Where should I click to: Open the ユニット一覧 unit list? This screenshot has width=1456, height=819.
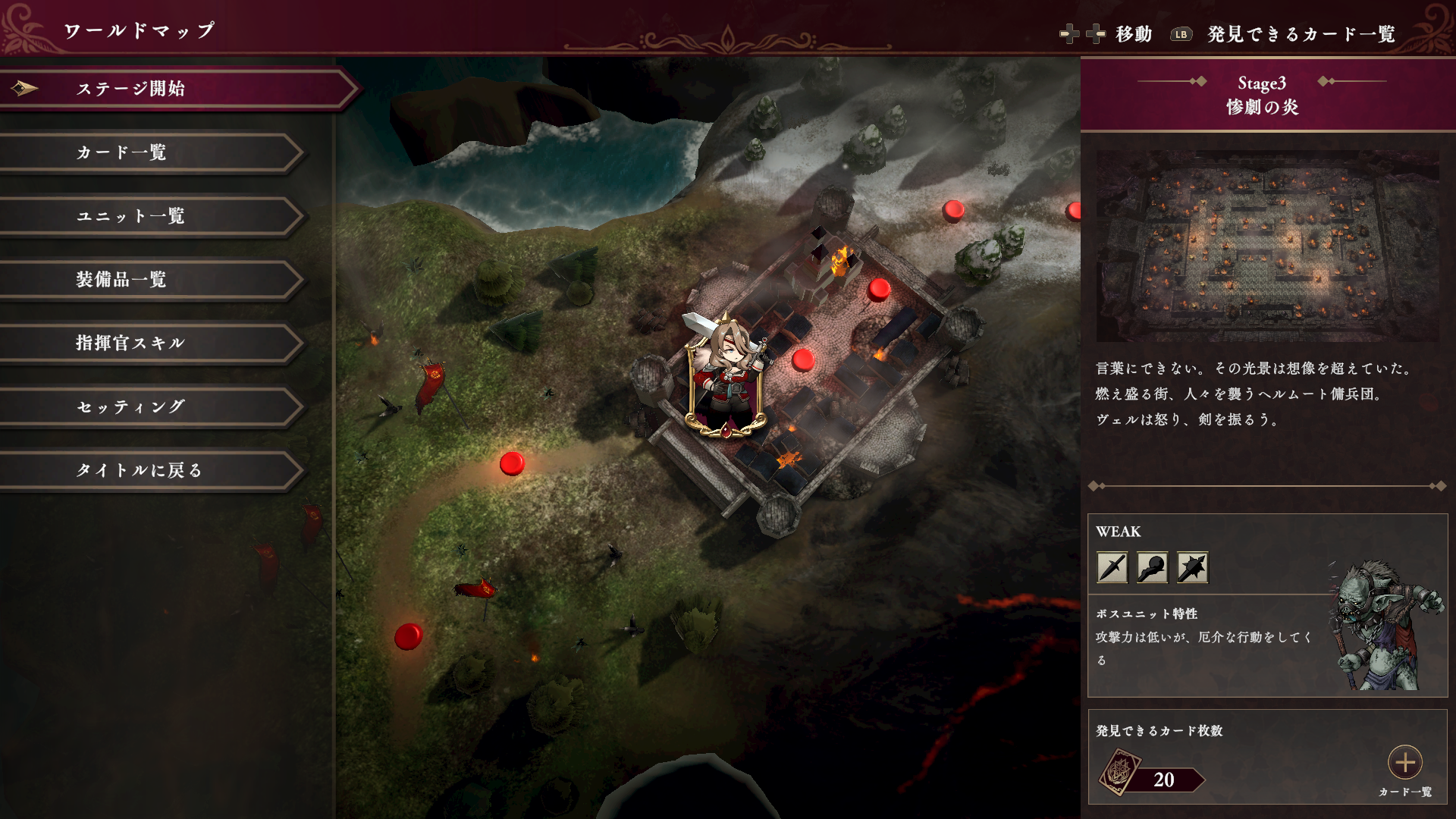tap(152, 216)
